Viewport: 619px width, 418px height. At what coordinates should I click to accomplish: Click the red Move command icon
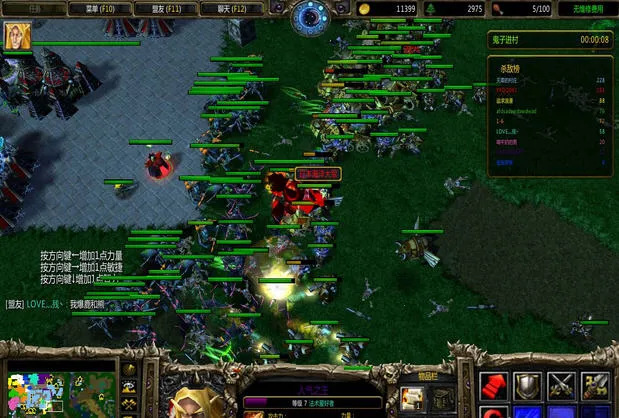coord(495,386)
